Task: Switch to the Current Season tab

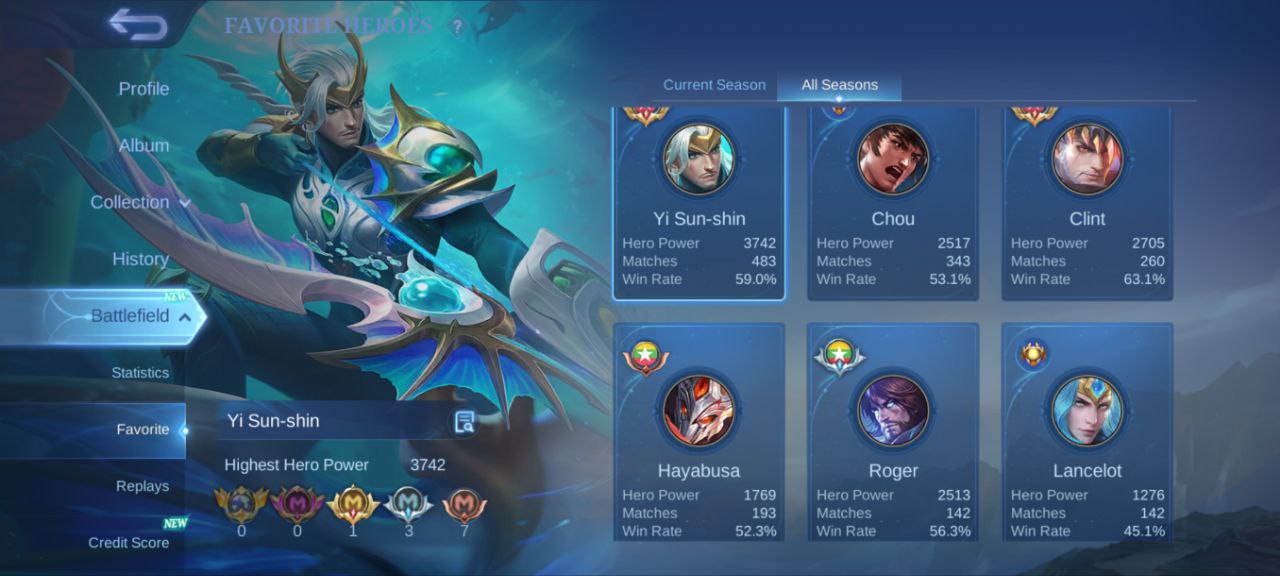Action: tap(714, 85)
